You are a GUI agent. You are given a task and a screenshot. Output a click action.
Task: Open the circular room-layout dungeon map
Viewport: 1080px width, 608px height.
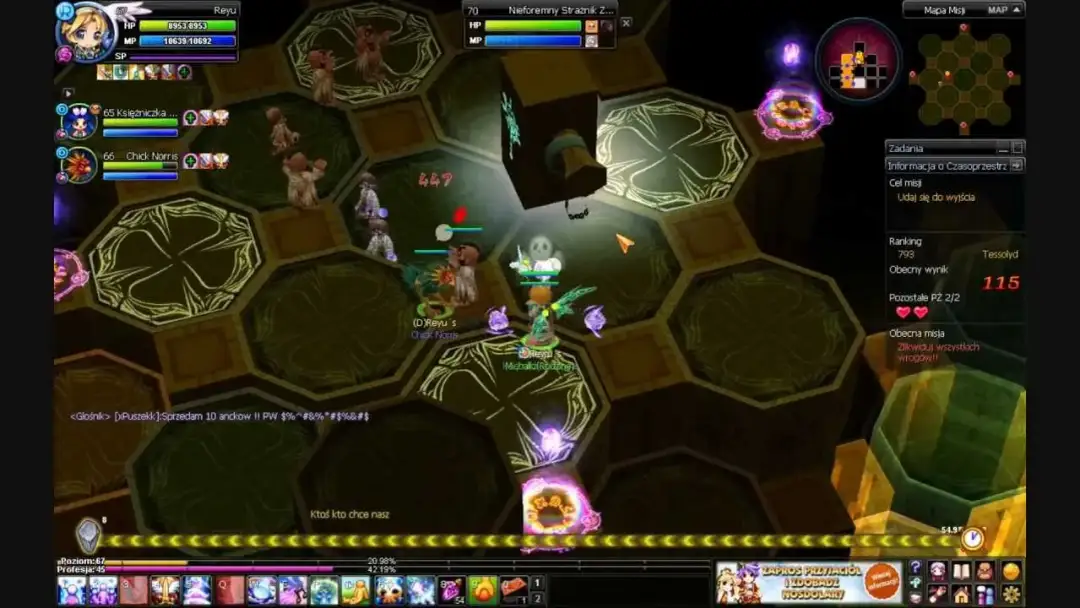click(857, 60)
